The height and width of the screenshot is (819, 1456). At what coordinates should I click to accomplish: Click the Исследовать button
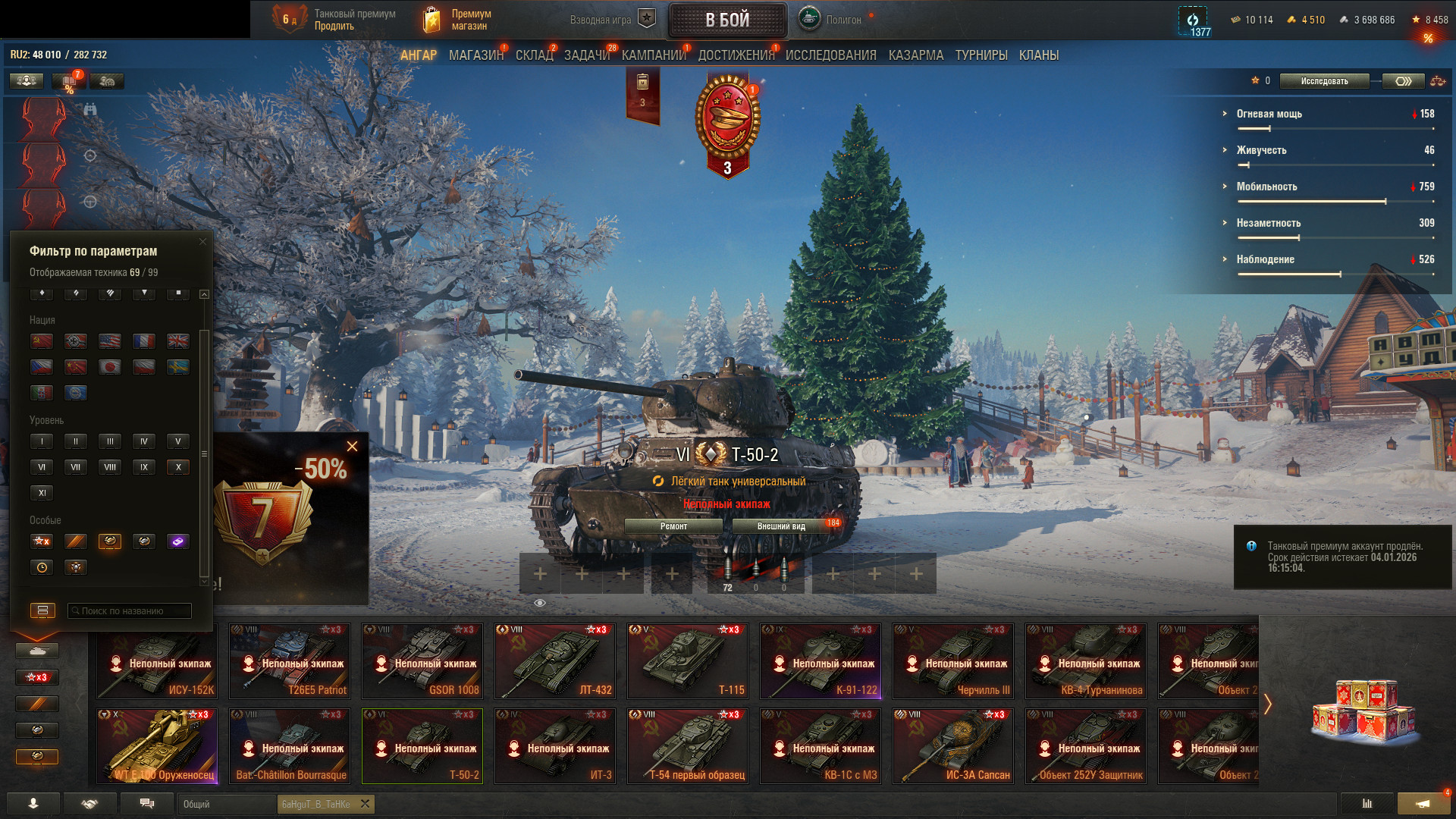[1324, 81]
